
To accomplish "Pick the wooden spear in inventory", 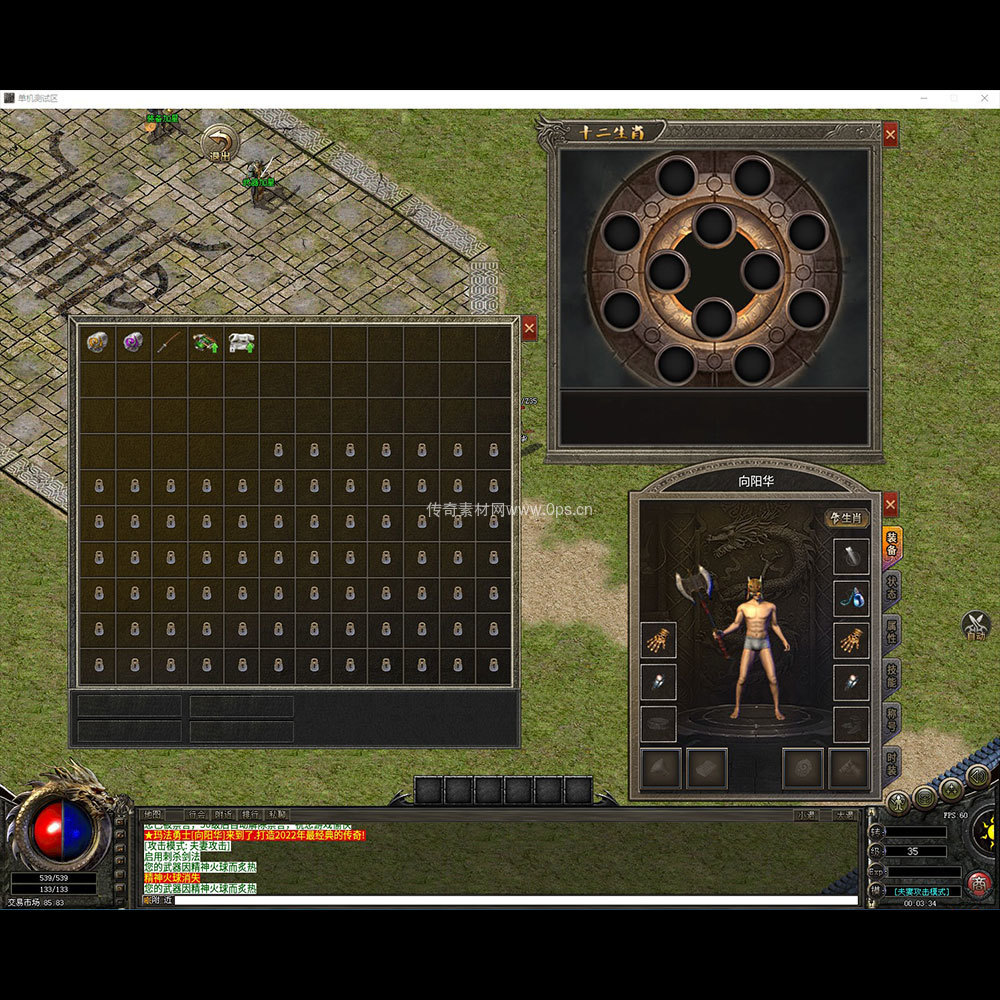I will tap(169, 343).
